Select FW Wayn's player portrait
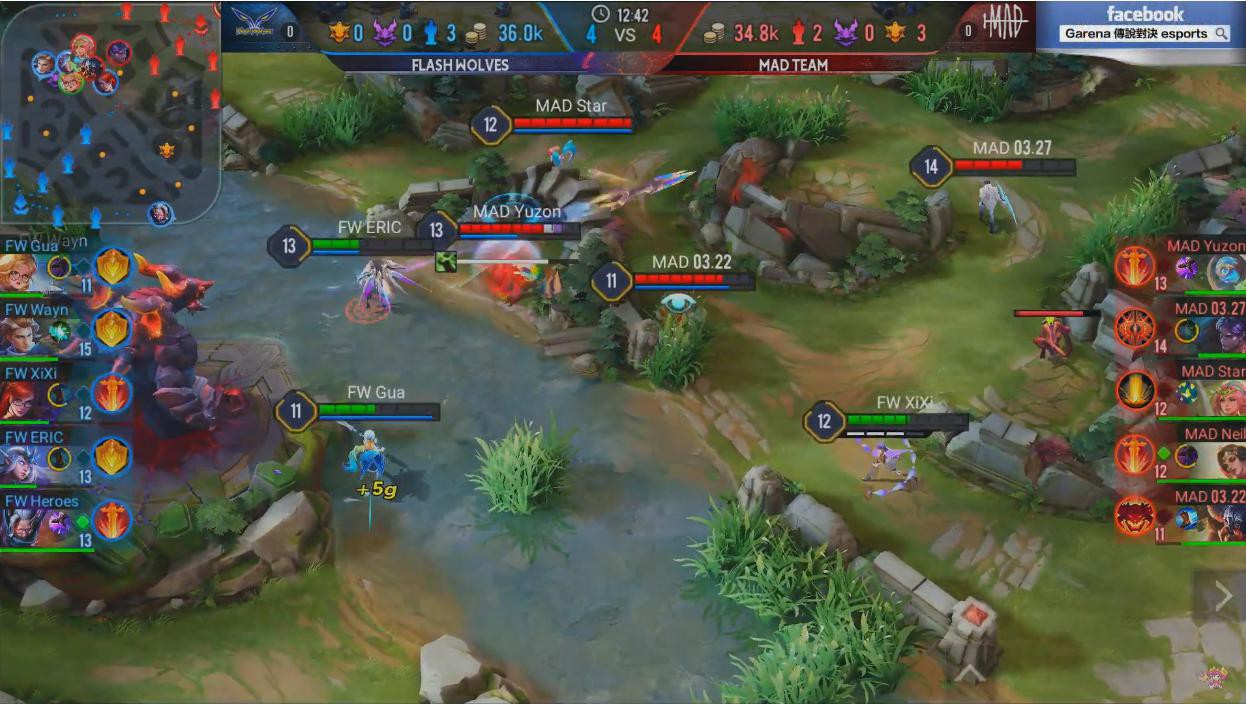 click(20, 336)
